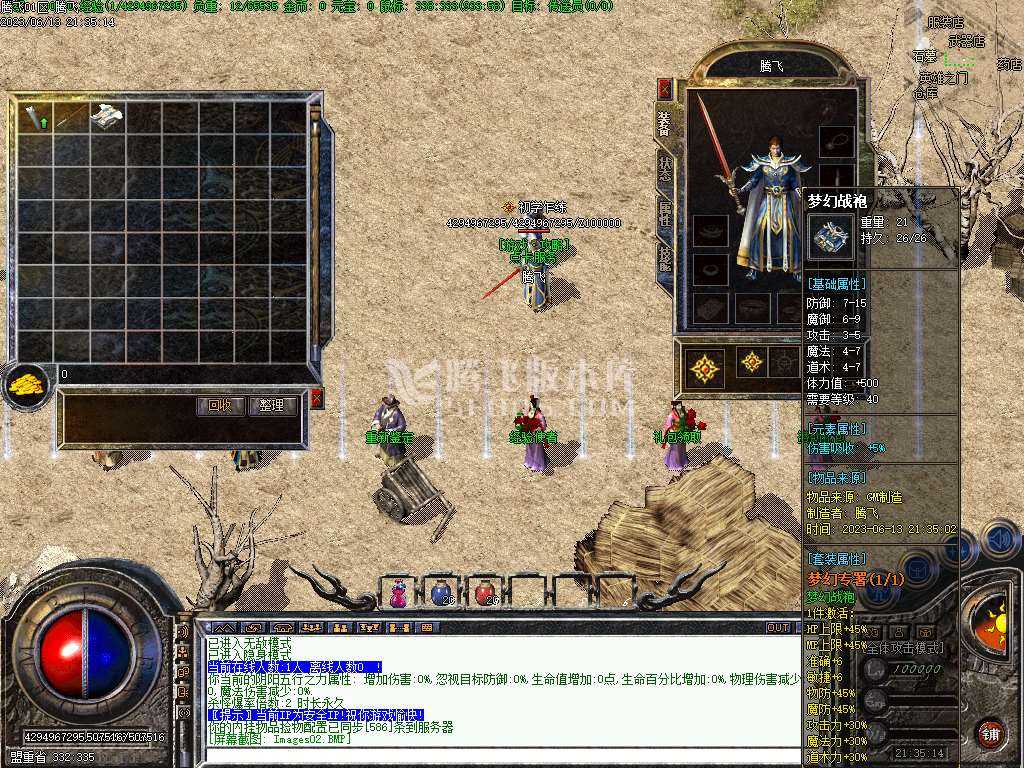Sort the bag with the 整理 button
This screenshot has width=1024, height=768.
pos(271,406)
